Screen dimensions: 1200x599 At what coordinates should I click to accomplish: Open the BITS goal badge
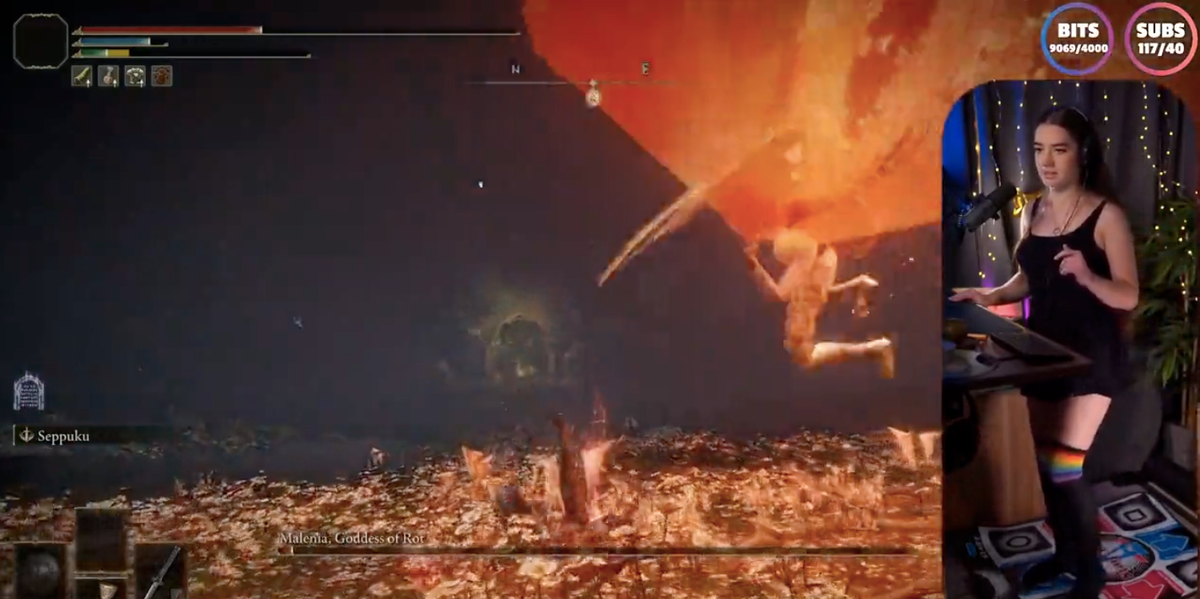pyautogui.click(x=1077, y=38)
